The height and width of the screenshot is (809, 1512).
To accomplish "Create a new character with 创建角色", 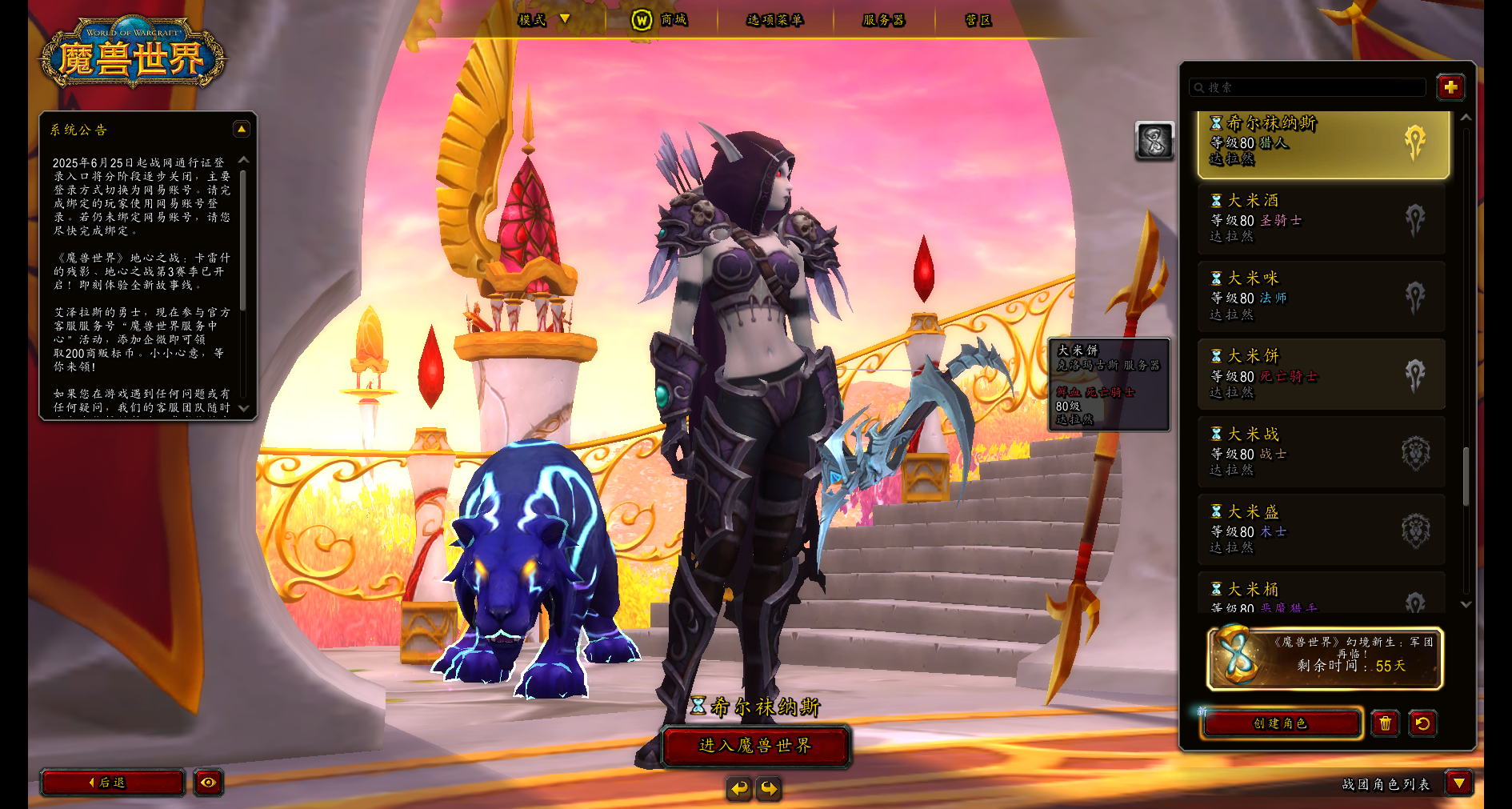I will (1281, 723).
